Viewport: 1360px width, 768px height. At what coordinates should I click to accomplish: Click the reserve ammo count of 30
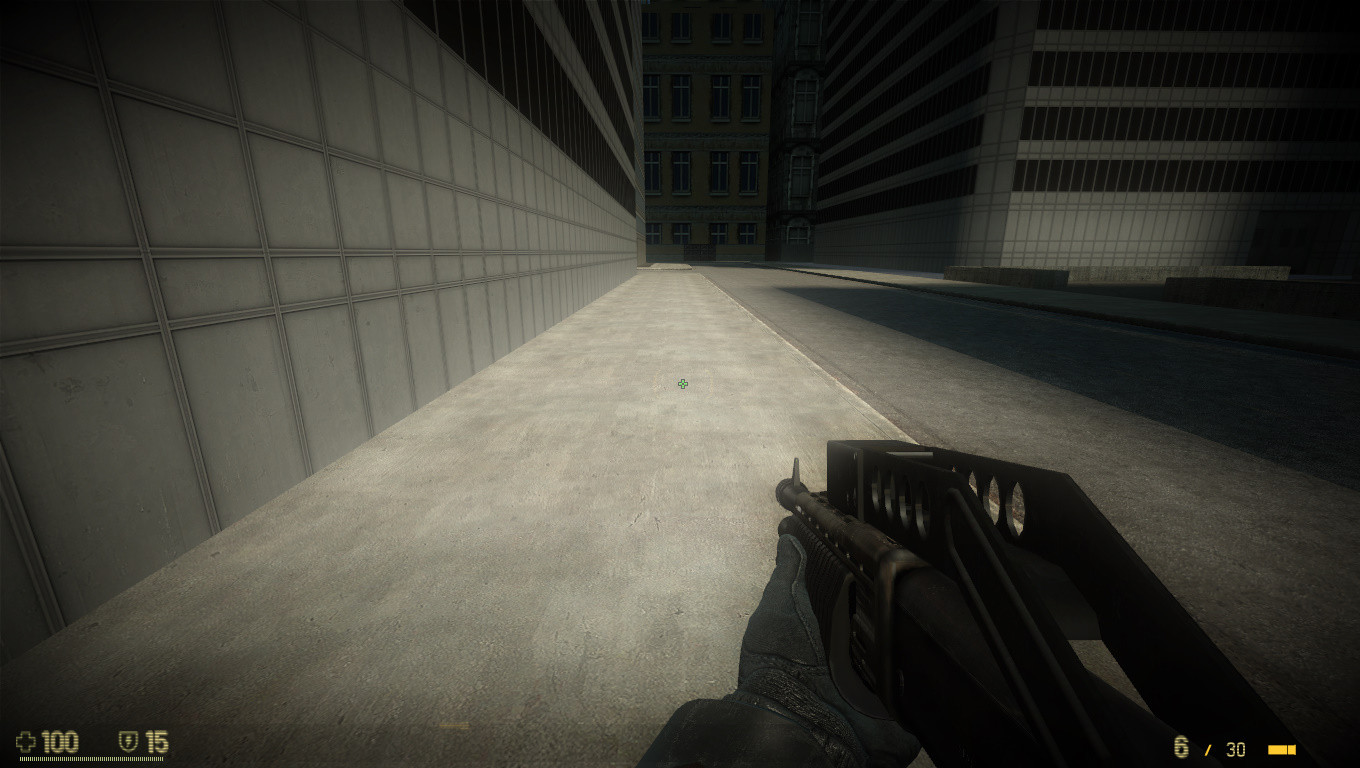click(1236, 750)
